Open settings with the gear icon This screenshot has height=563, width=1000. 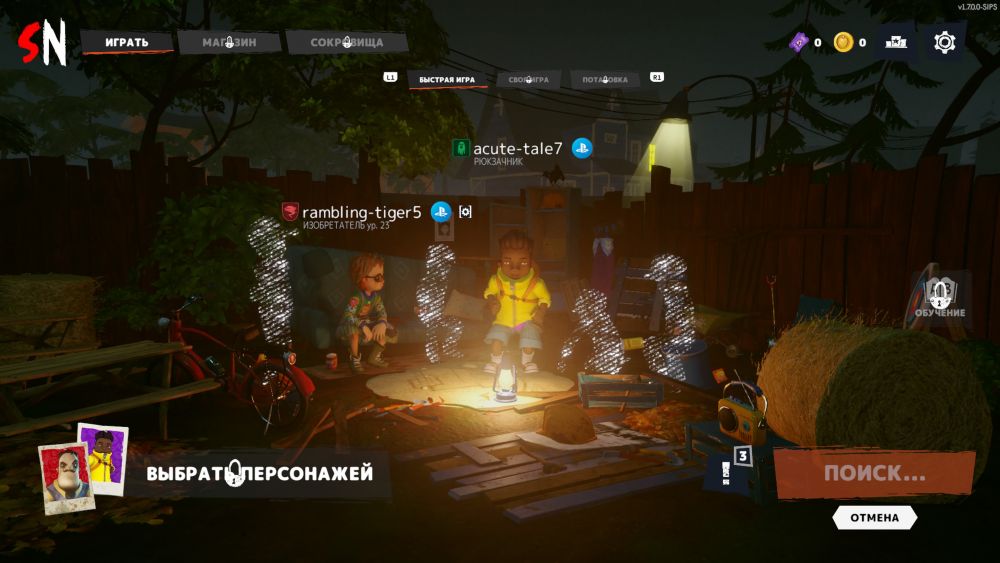tap(944, 42)
